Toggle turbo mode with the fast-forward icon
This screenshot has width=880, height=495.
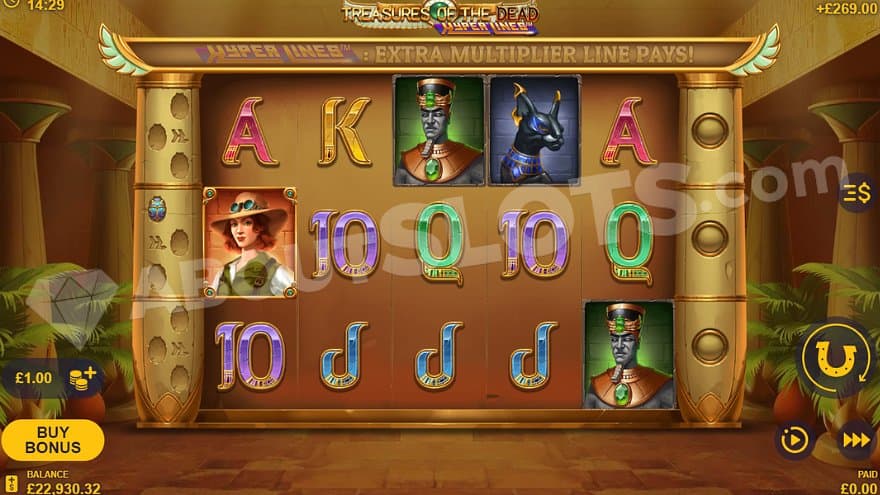tap(856, 440)
